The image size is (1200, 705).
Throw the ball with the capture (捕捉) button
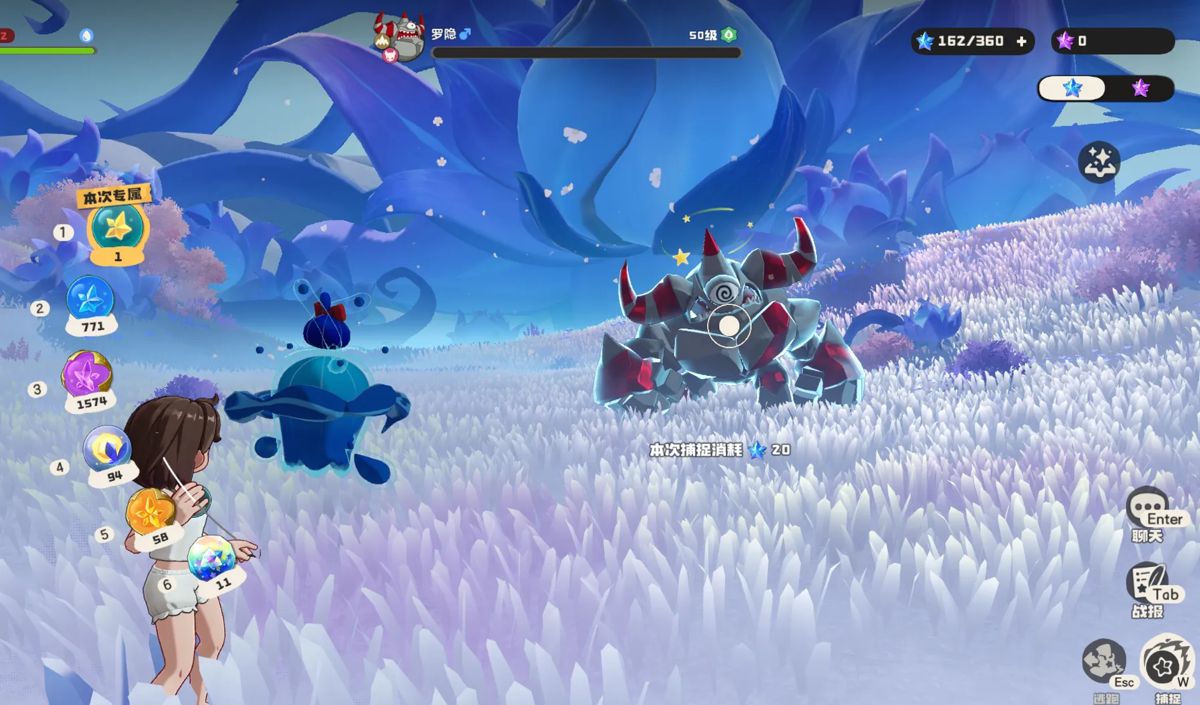coord(1166,661)
